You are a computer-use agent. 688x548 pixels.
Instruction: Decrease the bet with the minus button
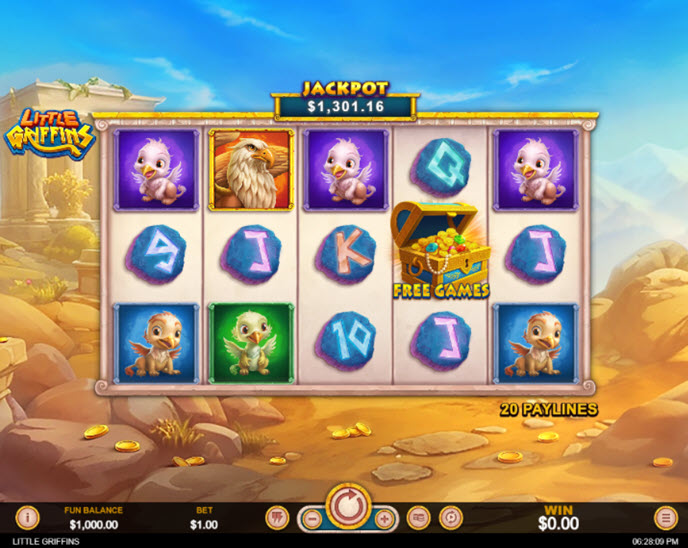point(311,518)
